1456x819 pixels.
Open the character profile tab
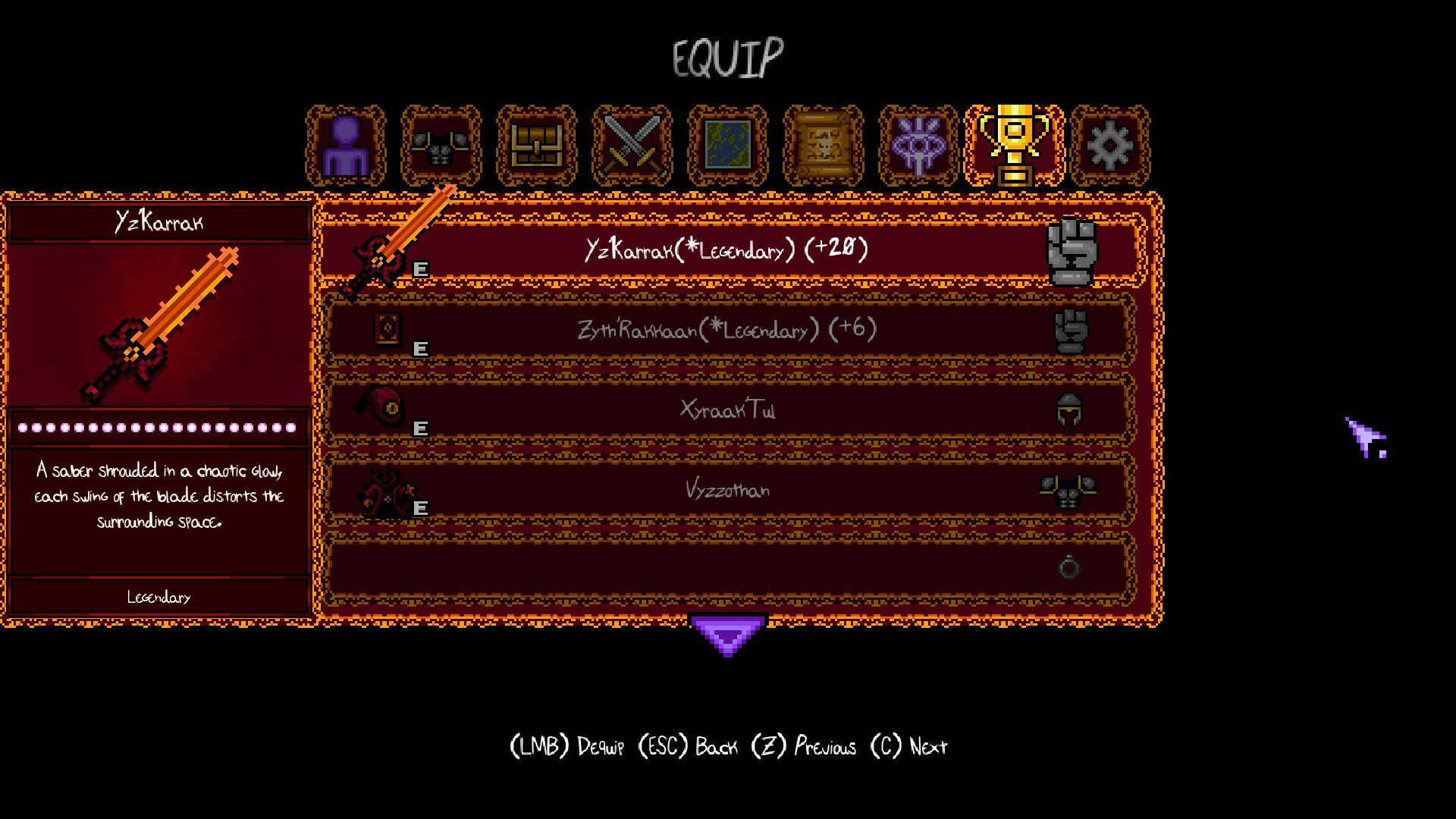(346, 146)
